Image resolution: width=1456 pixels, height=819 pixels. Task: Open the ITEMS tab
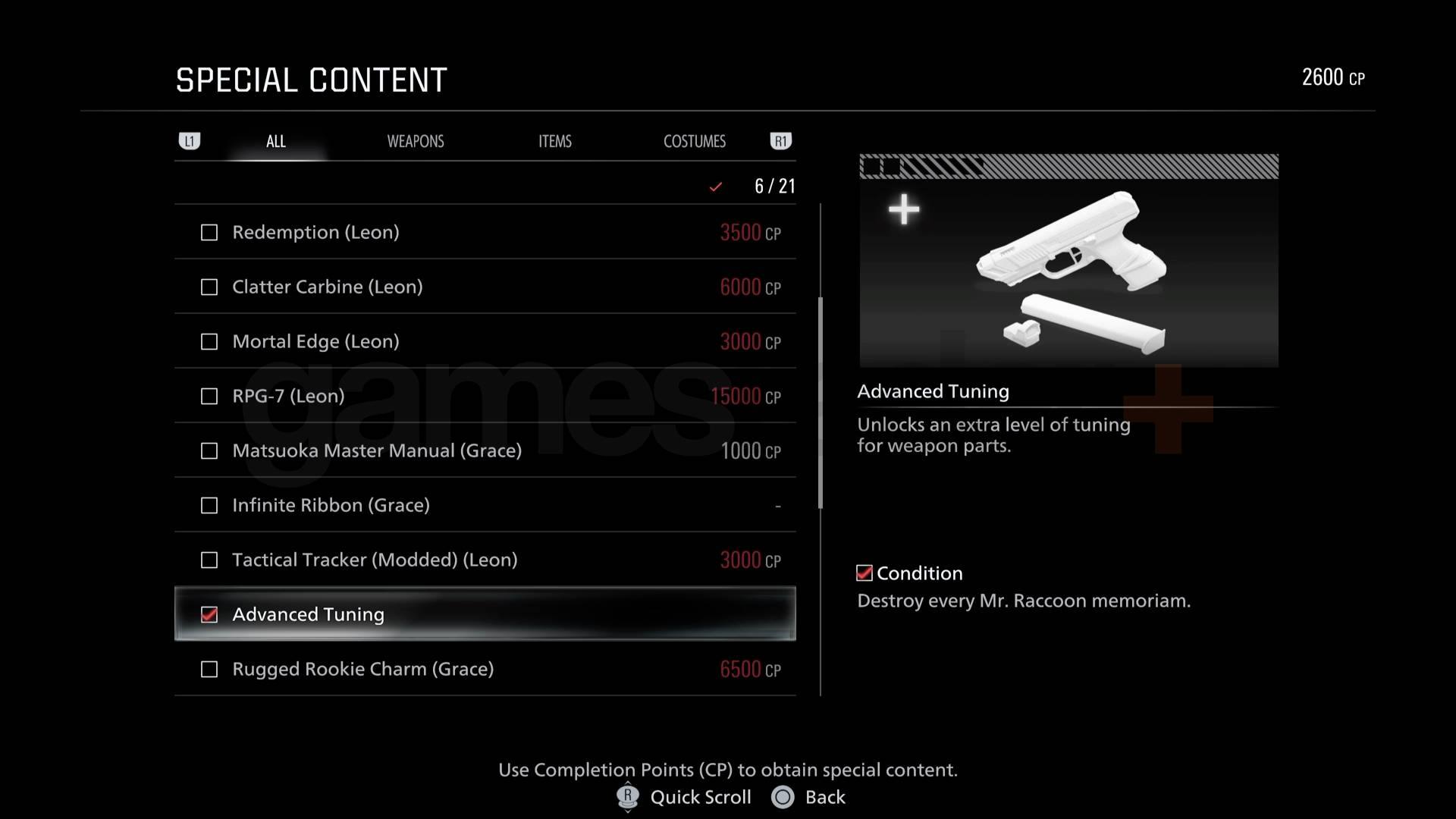click(x=554, y=141)
